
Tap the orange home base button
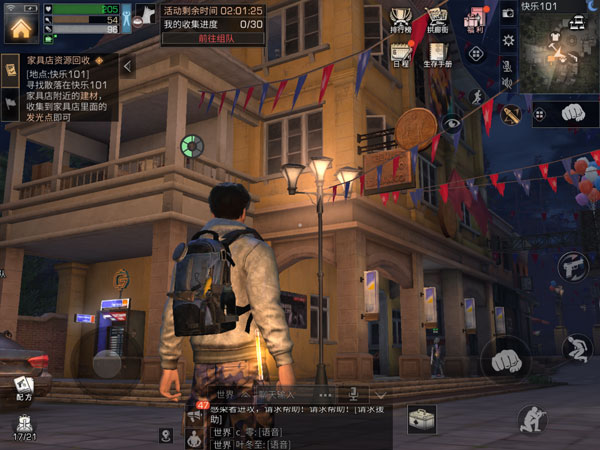(x=19, y=27)
